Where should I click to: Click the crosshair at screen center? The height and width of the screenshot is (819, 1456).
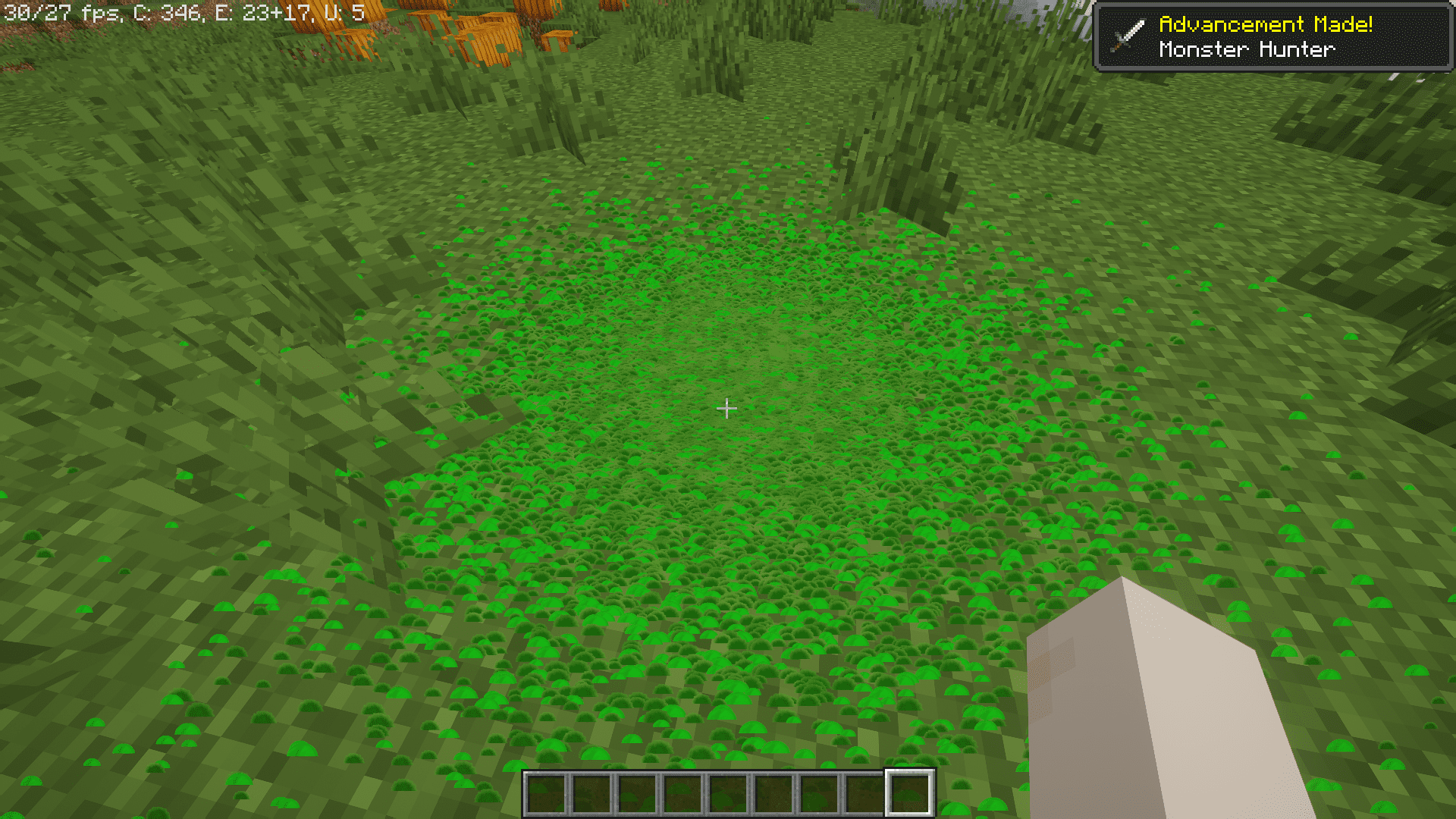pos(727,408)
